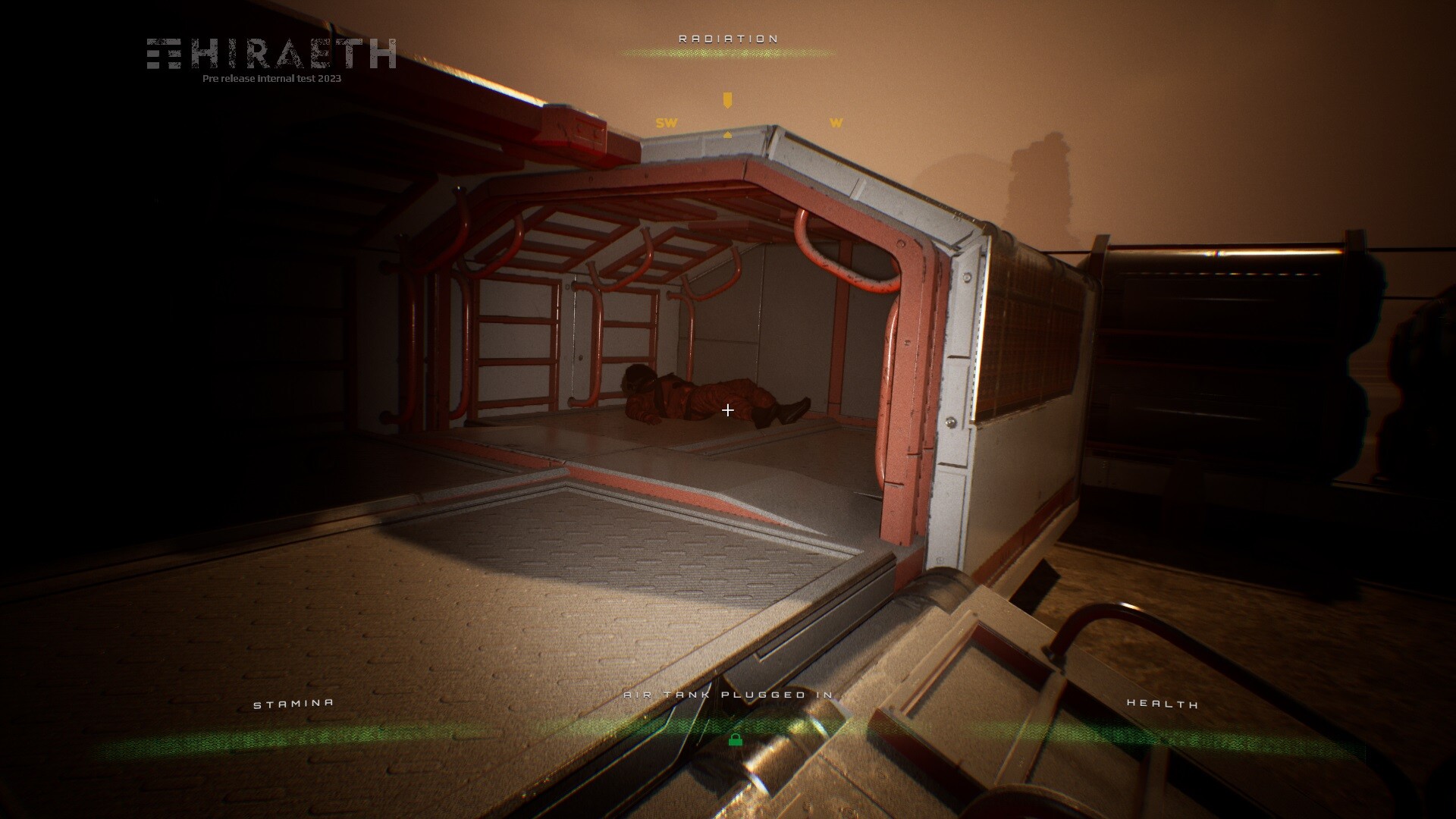Image resolution: width=1456 pixels, height=819 pixels.
Task: Click the W compass direction marker
Action: tap(835, 122)
